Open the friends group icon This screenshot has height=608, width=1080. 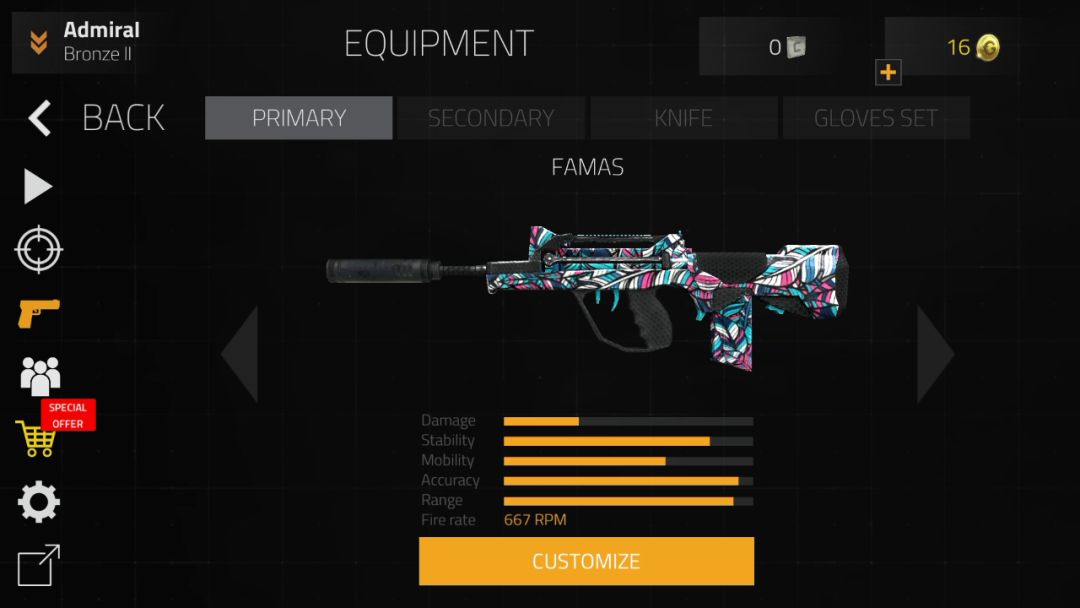(x=40, y=375)
